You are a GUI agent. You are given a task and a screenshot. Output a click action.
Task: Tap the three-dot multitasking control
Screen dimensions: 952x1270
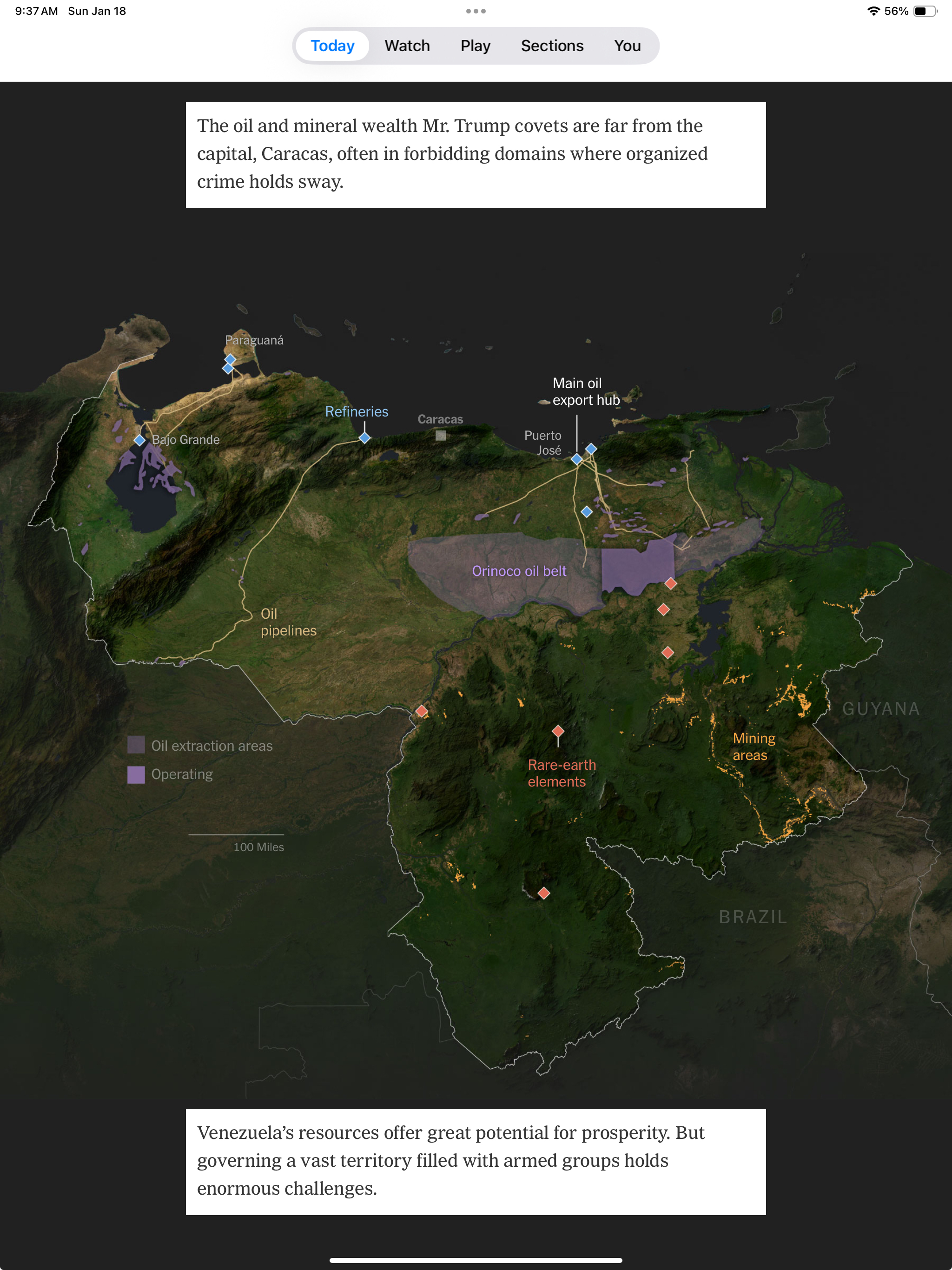(476, 11)
